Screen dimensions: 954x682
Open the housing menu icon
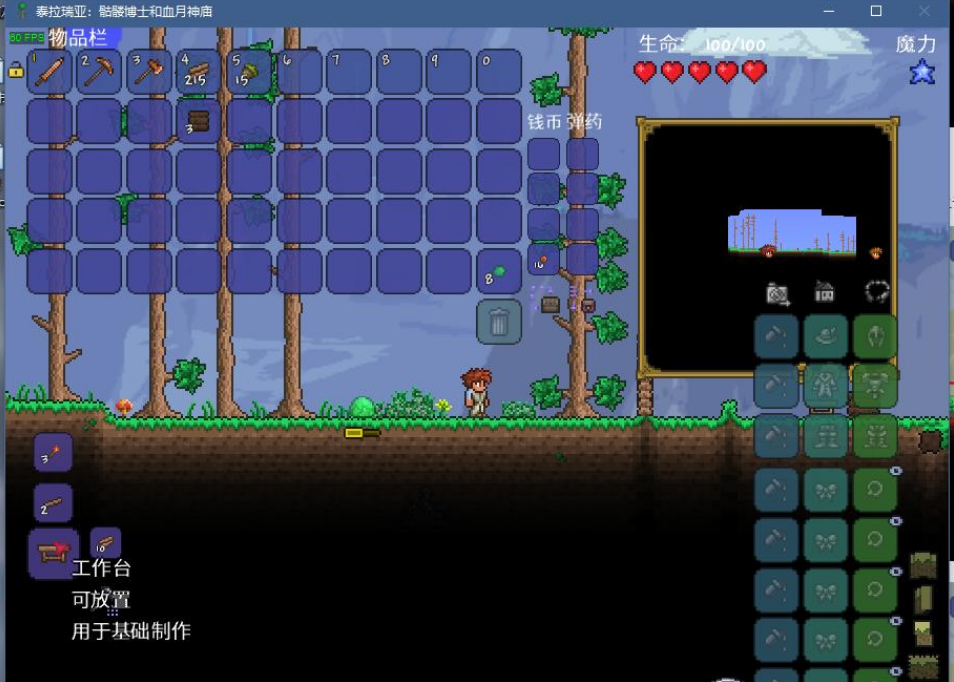point(825,293)
